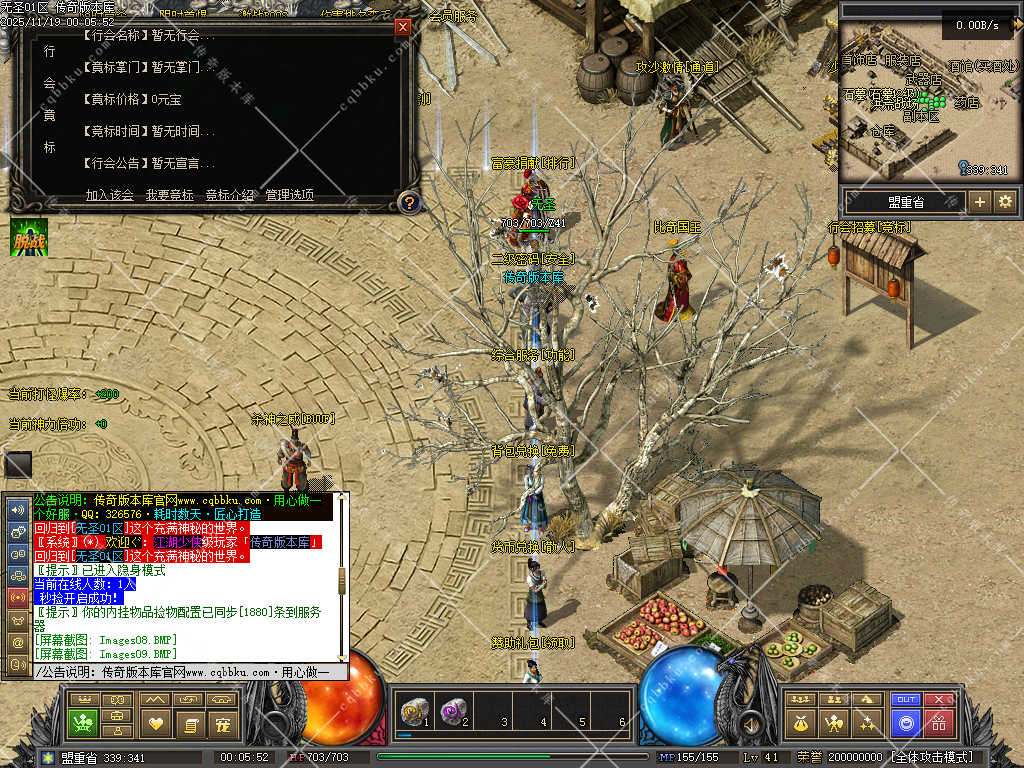Use the purple spiral stone in slot 2
Image resolution: width=1024 pixels, height=768 pixels.
point(452,711)
